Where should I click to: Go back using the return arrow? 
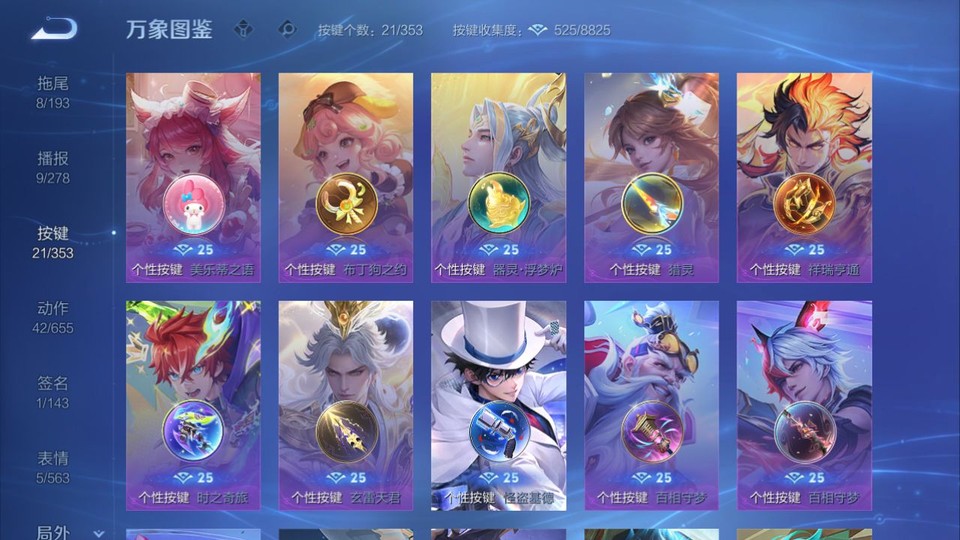[54, 29]
